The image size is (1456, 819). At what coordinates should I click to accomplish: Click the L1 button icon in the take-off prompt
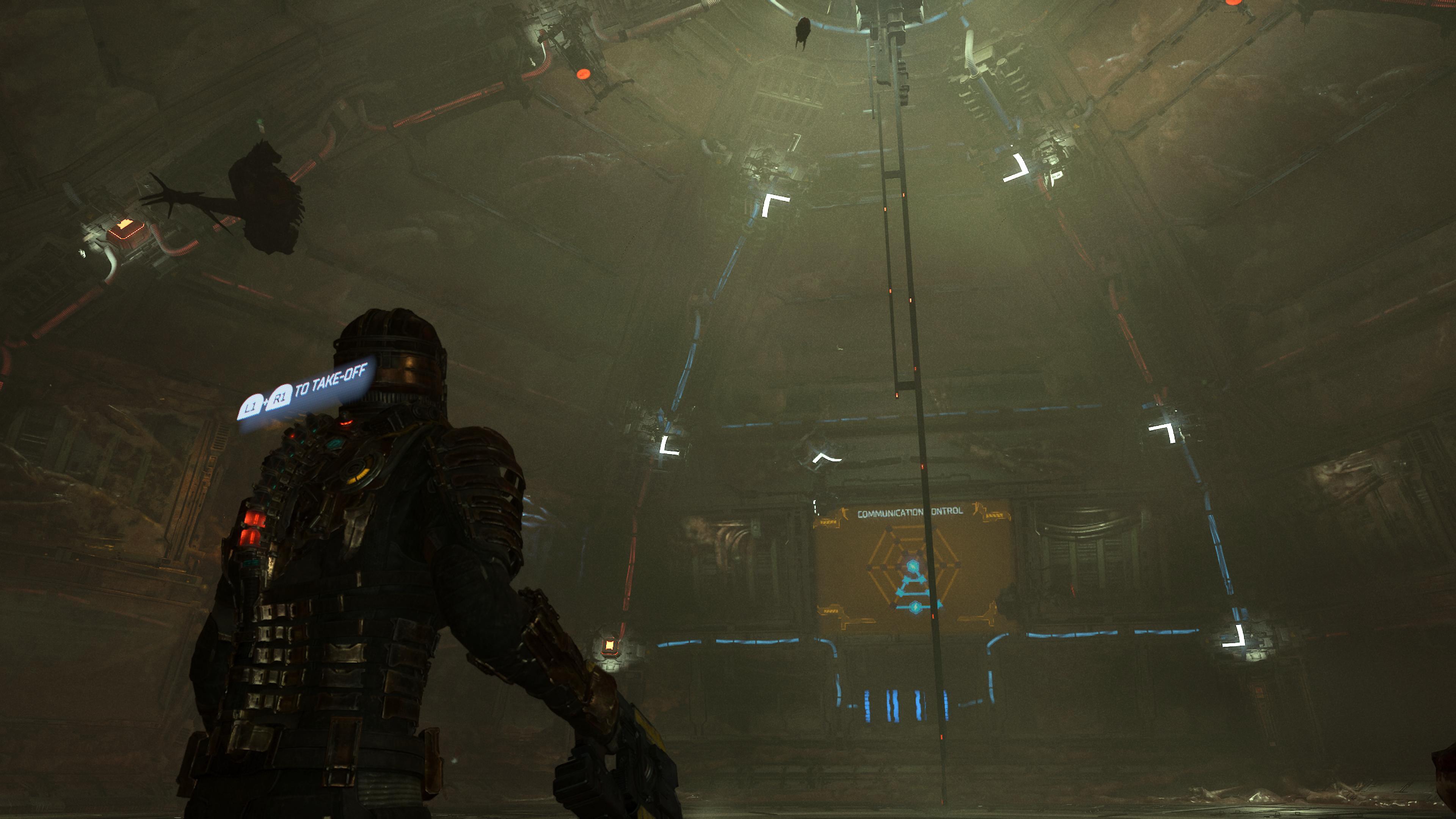(251, 406)
